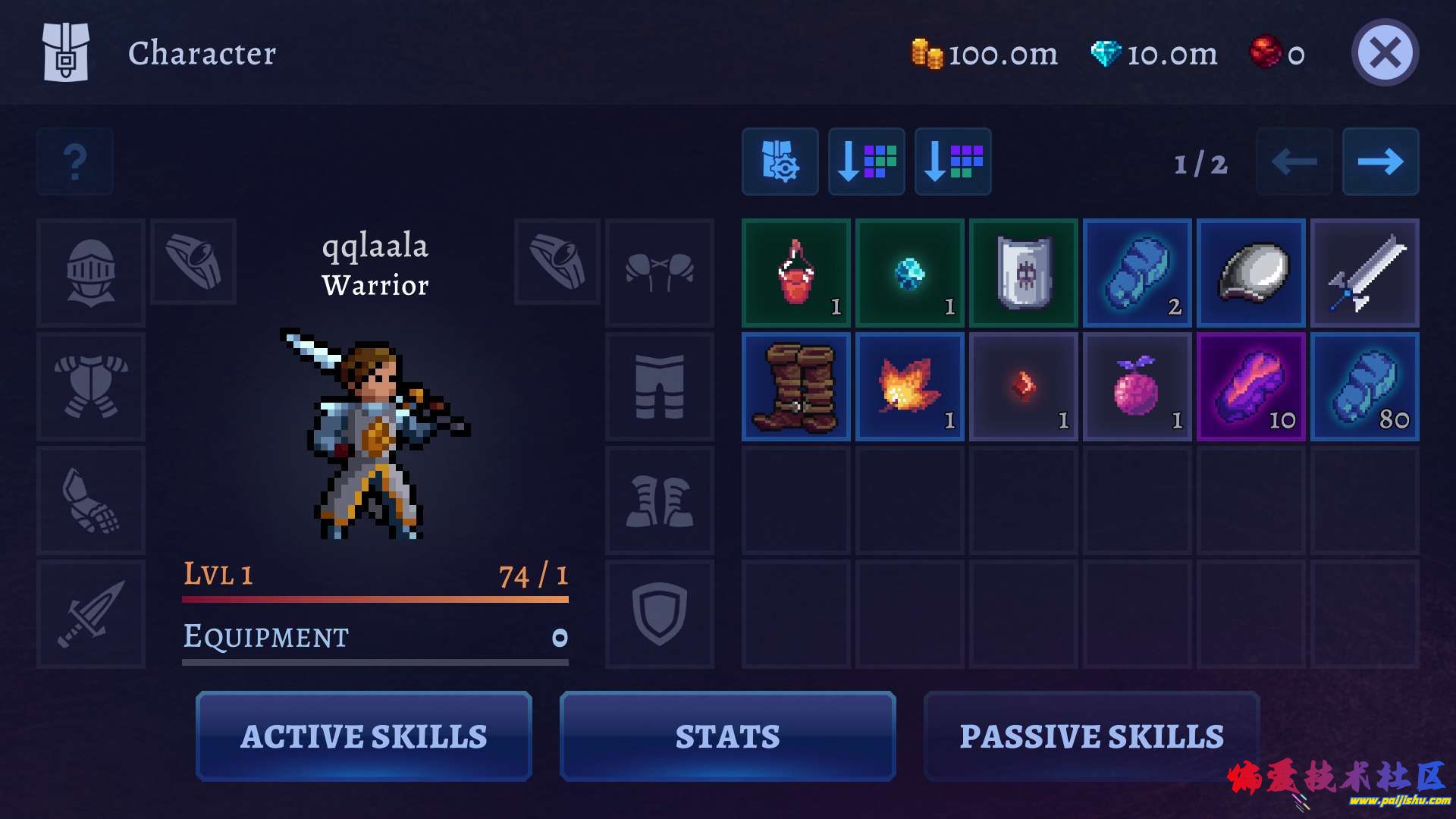
Task: Select the purple fruit item slot
Action: pyautogui.click(x=1137, y=387)
